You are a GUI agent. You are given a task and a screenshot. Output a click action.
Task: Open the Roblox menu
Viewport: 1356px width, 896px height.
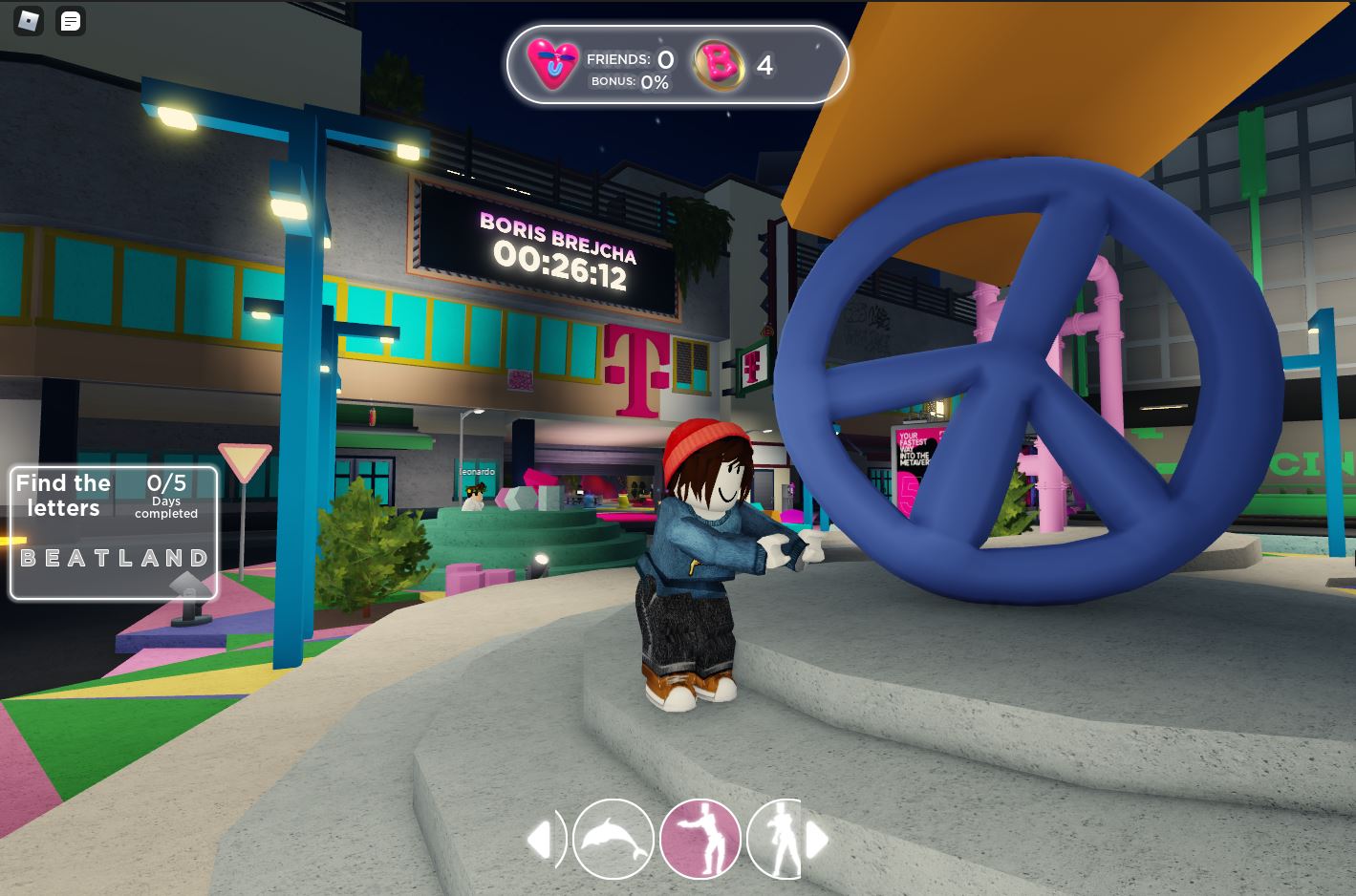27,21
